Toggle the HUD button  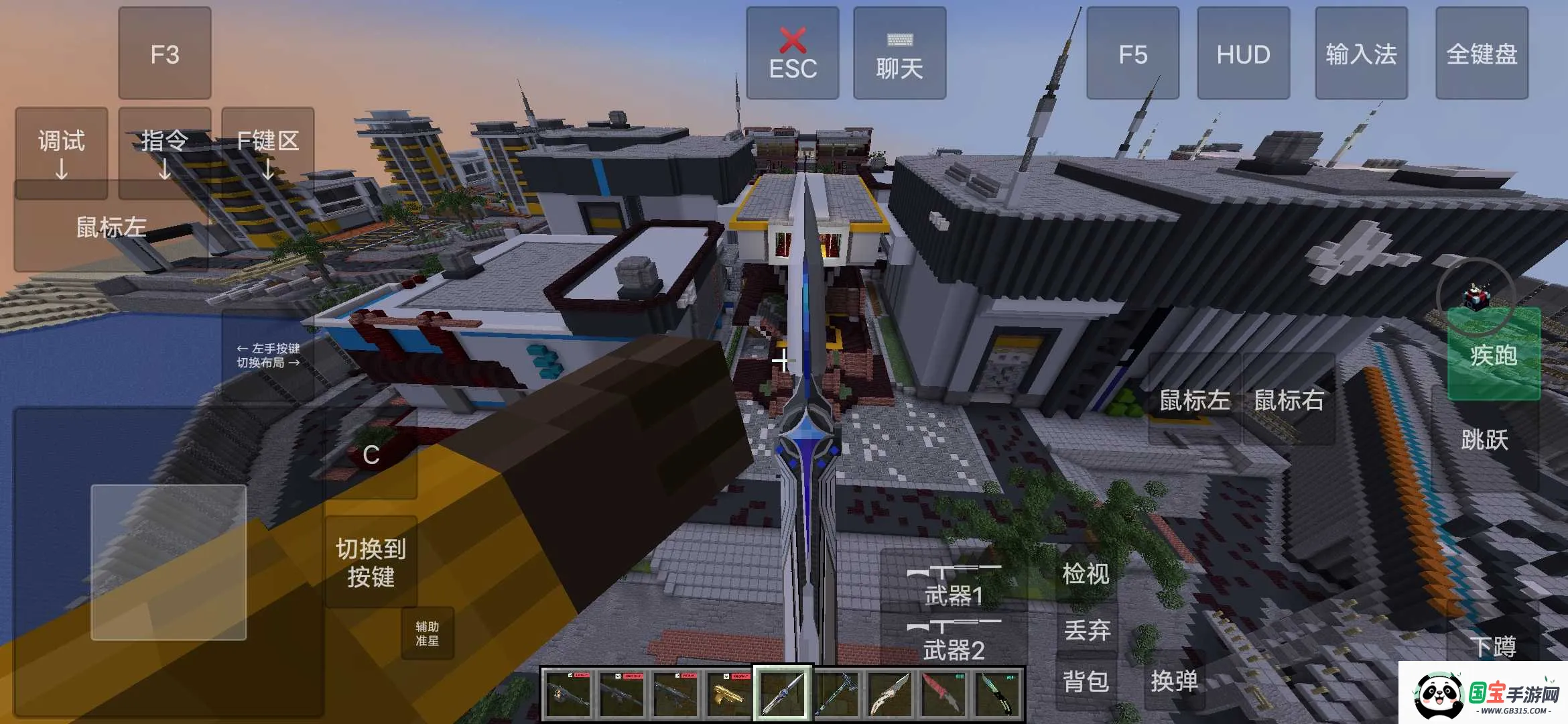pyautogui.click(x=1243, y=54)
